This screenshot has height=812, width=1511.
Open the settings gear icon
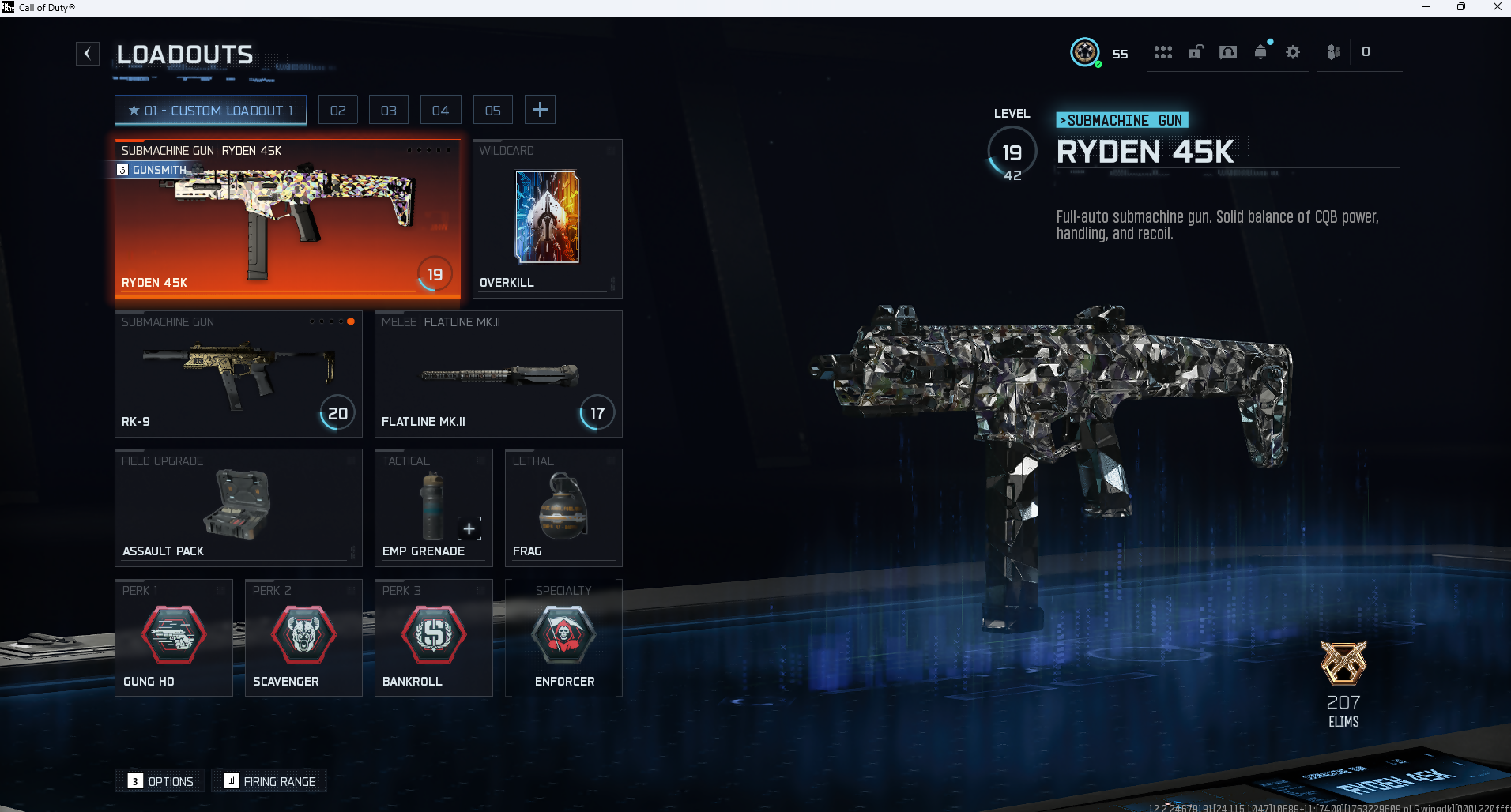[x=1293, y=52]
